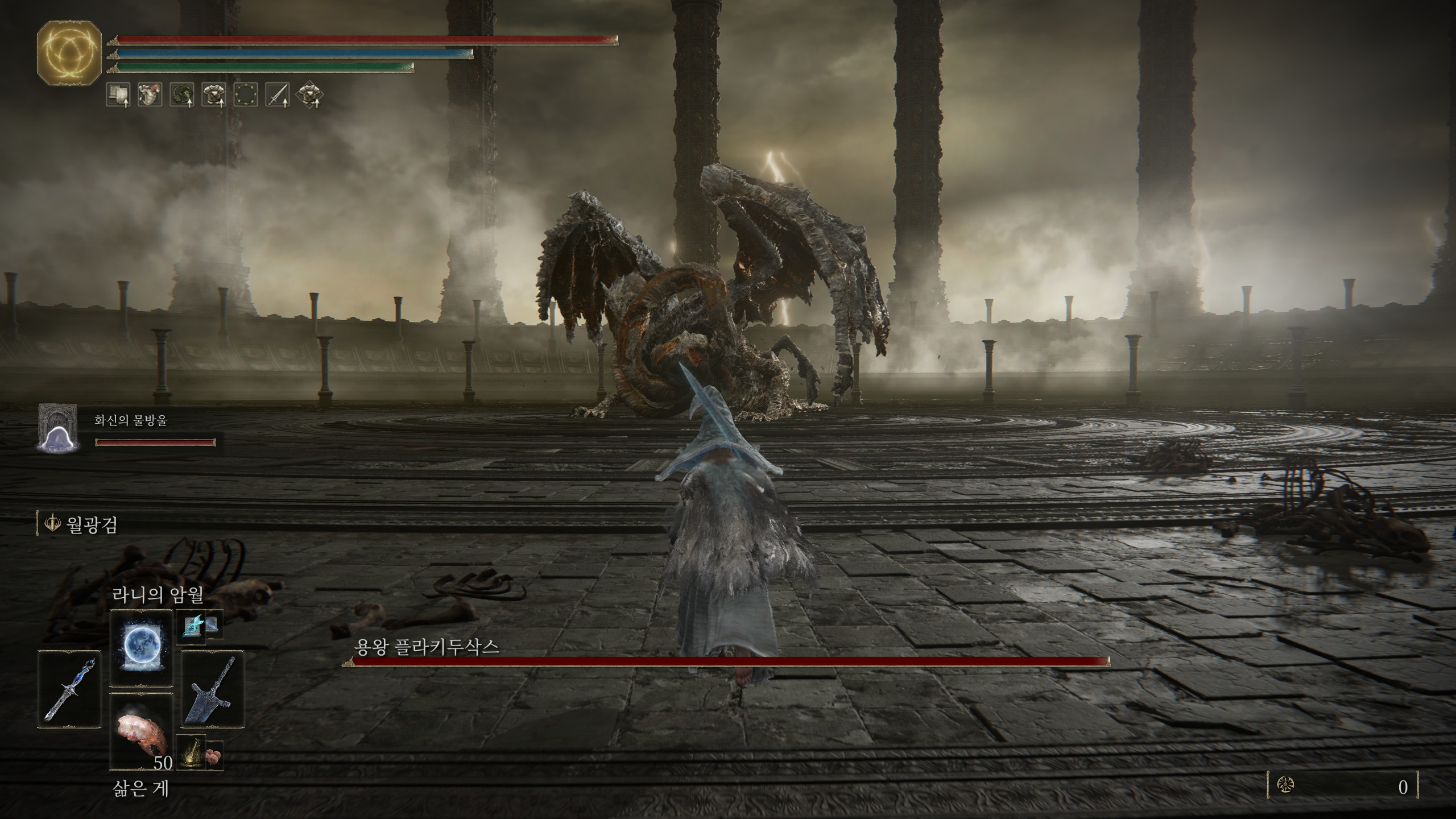
Task: Select the Dark Moon Greatsword right hand slot
Action: click(213, 689)
